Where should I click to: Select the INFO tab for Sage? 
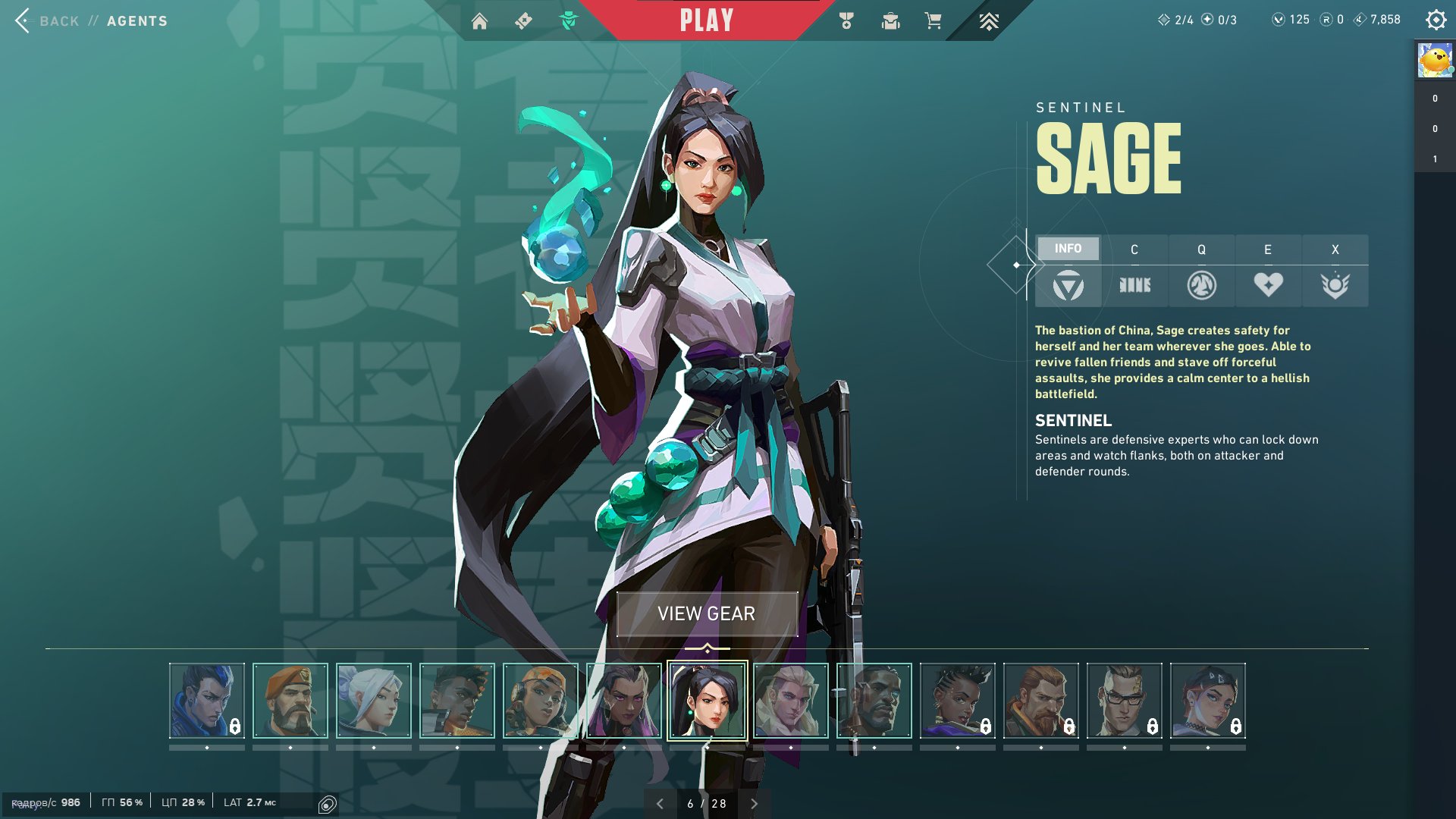pos(1068,249)
